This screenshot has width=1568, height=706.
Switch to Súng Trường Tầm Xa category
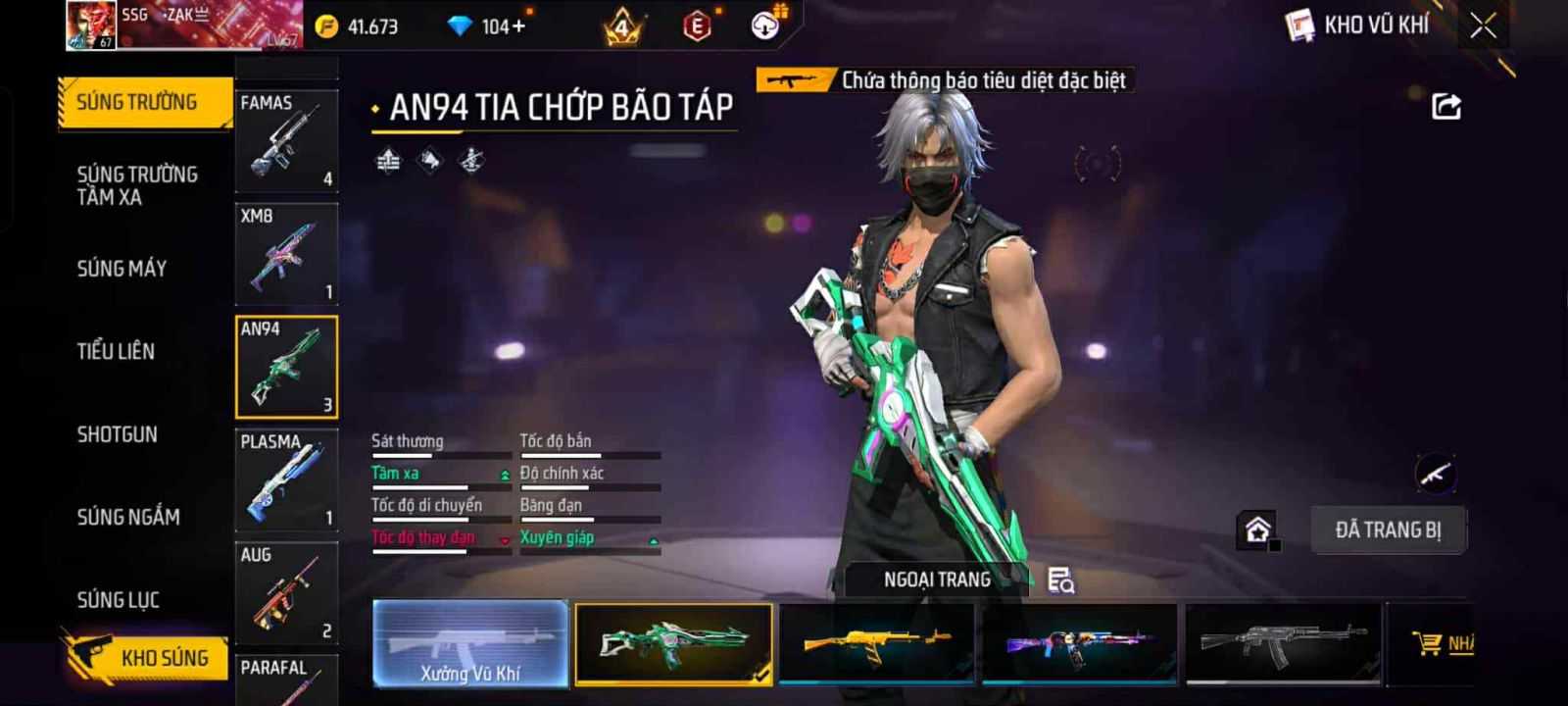[x=137, y=185]
